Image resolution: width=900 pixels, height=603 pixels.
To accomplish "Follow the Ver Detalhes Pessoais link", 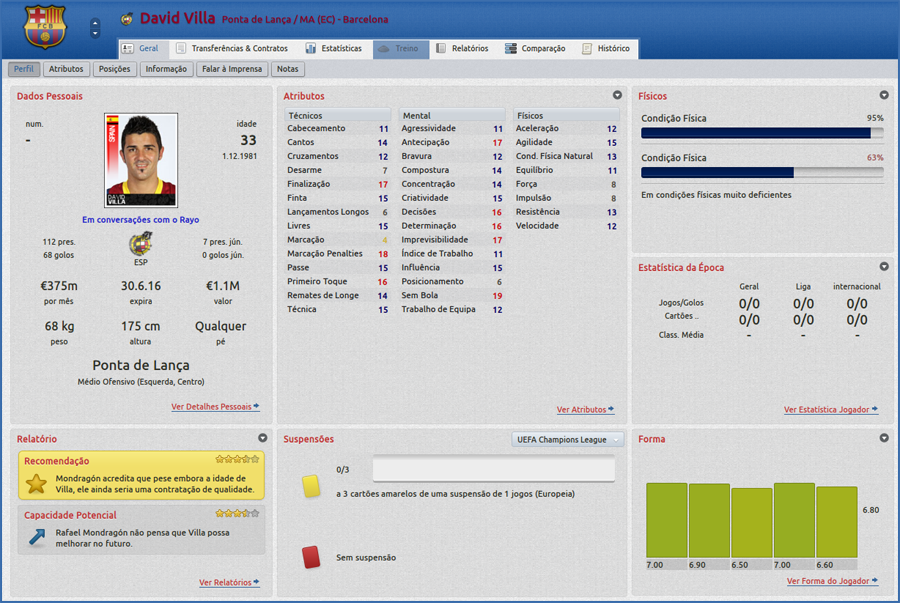I will click(x=215, y=407).
